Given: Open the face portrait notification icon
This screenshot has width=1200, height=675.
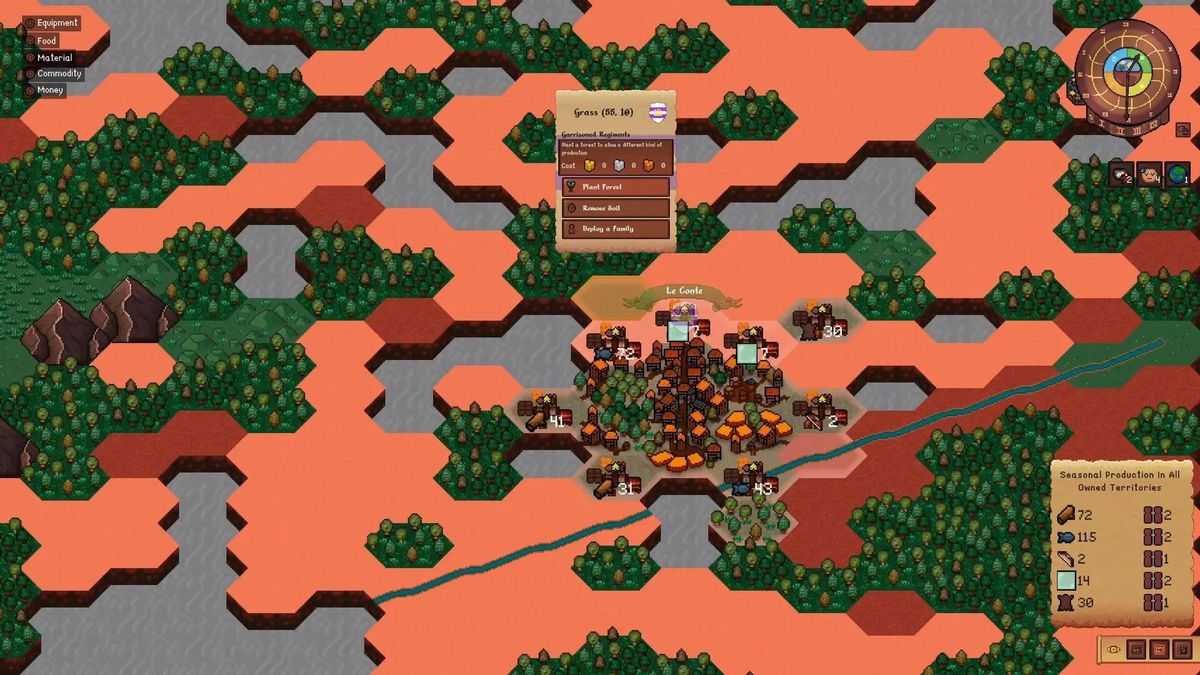Looking at the screenshot, I should [1149, 174].
